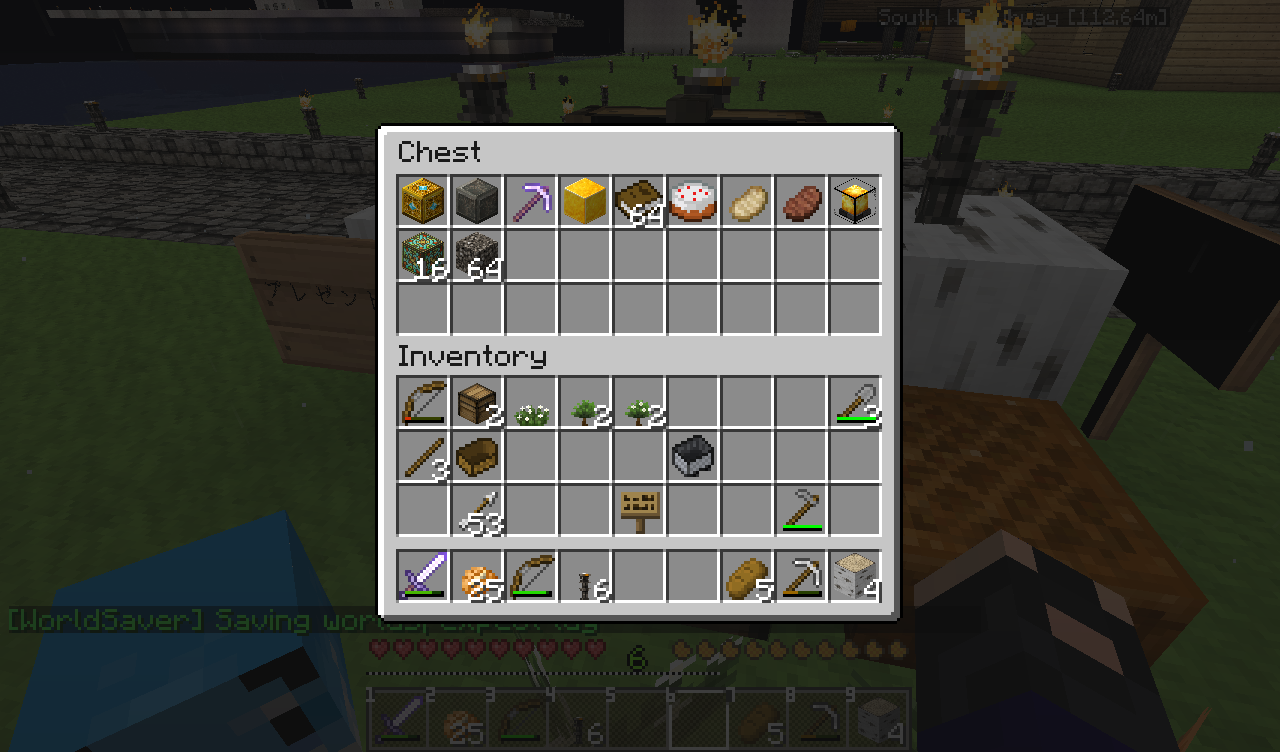Grab the stack of 53 arrows
Image resolution: width=1280 pixels, height=752 pixels.
pyautogui.click(x=477, y=510)
